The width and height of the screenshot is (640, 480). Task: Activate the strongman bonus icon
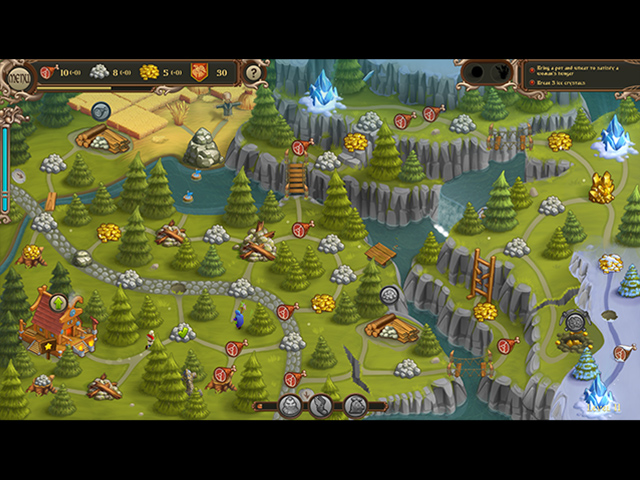(x=288, y=405)
